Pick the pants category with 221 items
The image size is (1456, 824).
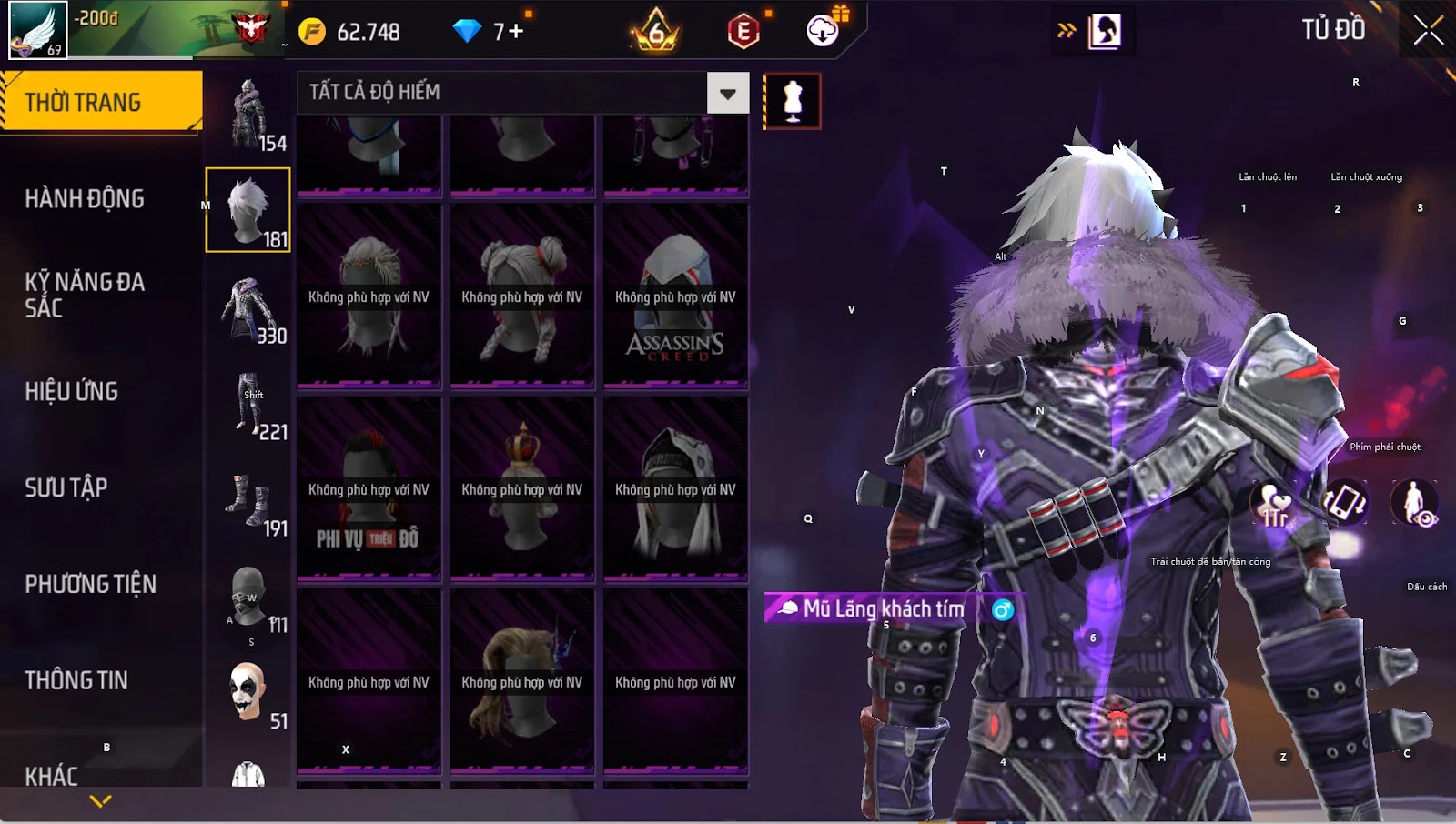pyautogui.click(x=248, y=406)
